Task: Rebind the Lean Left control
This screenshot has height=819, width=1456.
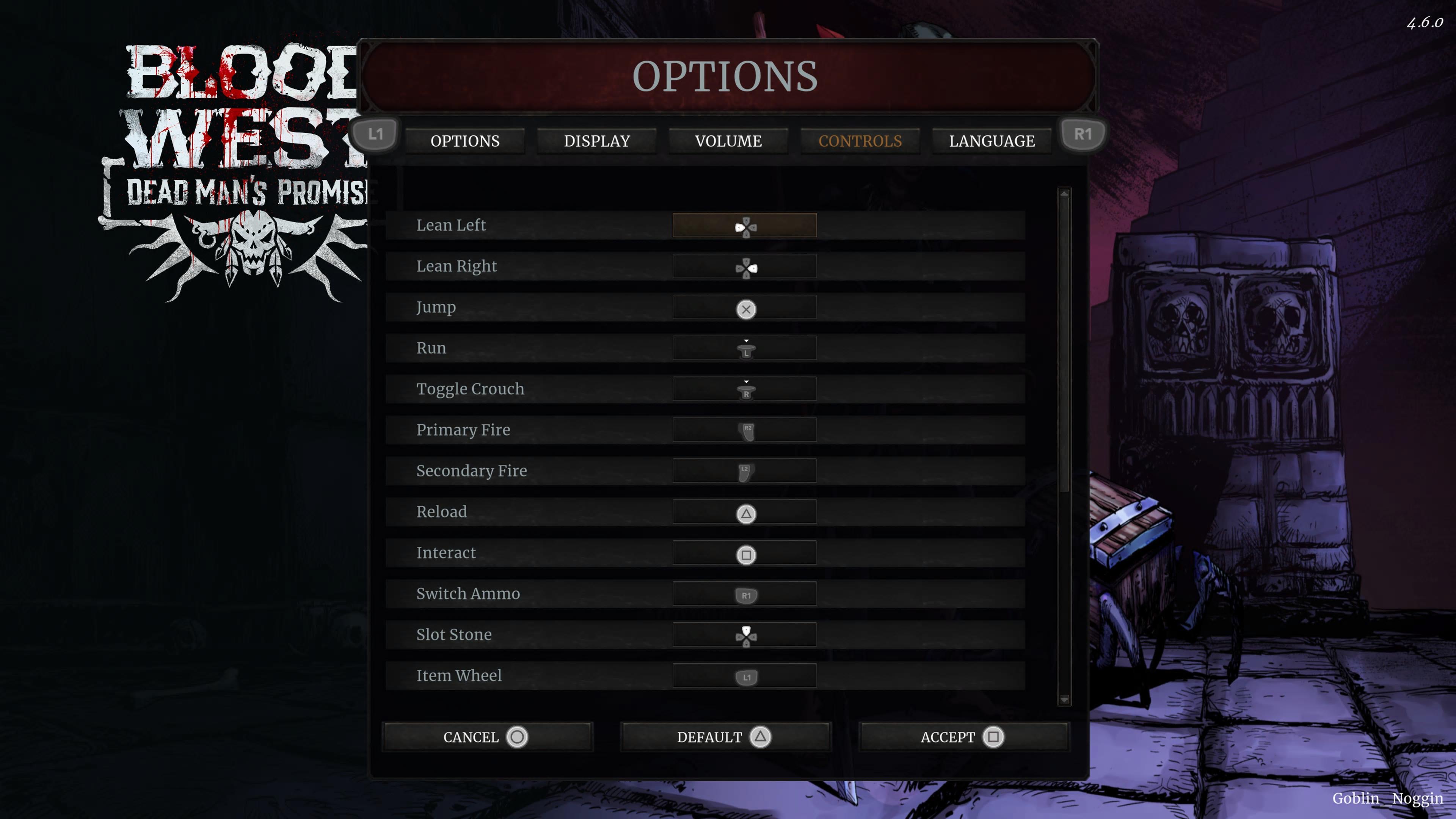Action: click(x=744, y=225)
